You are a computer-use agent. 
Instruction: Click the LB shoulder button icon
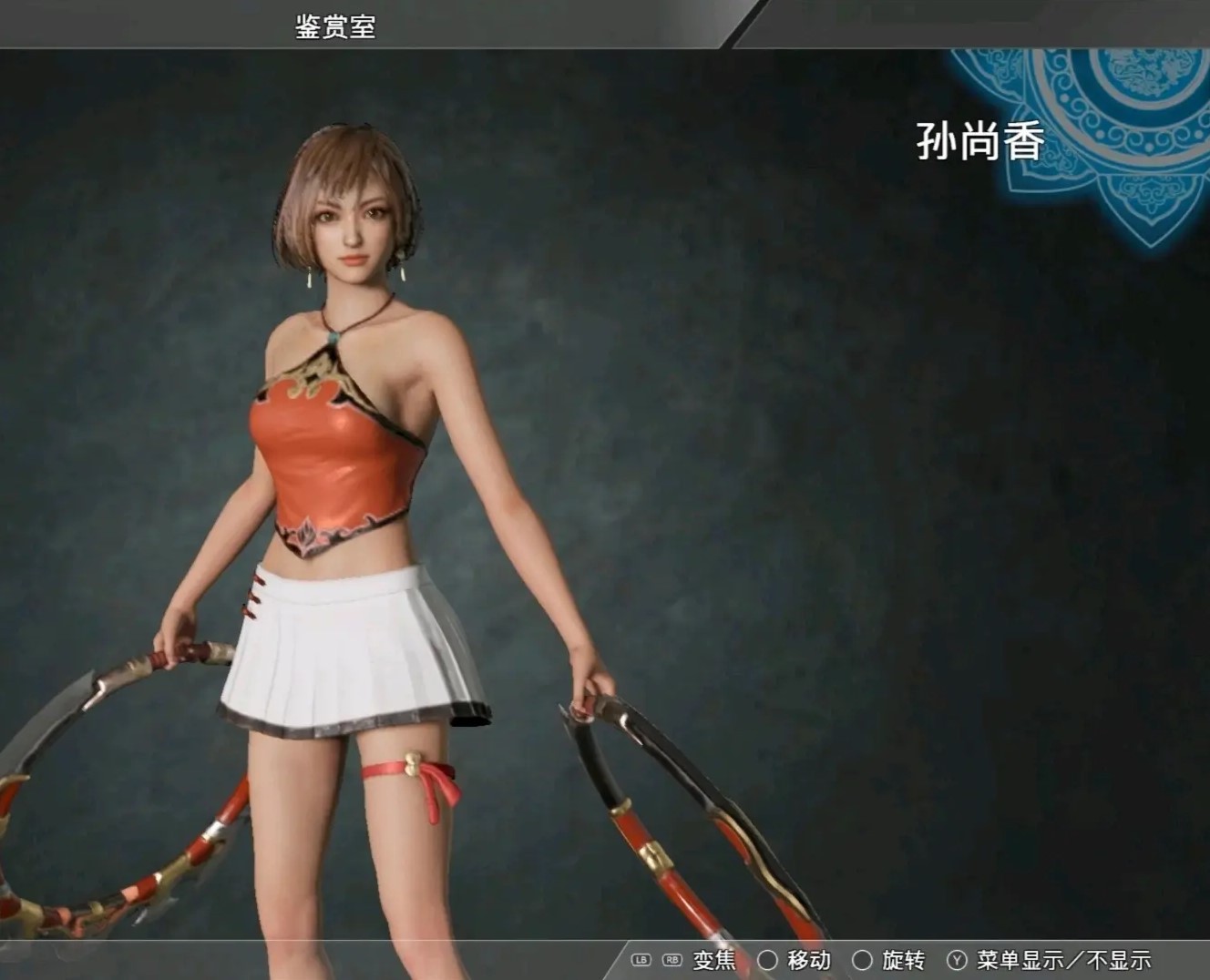641,958
